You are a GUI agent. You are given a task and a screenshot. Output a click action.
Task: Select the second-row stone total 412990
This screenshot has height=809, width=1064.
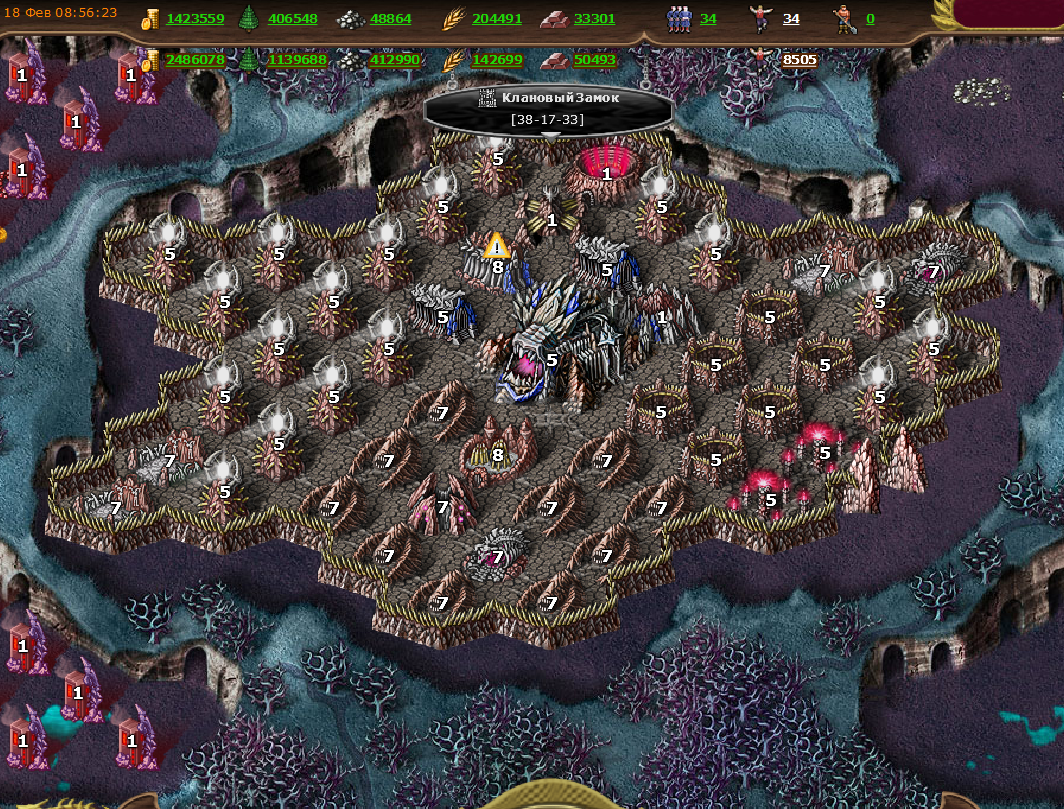tap(395, 60)
